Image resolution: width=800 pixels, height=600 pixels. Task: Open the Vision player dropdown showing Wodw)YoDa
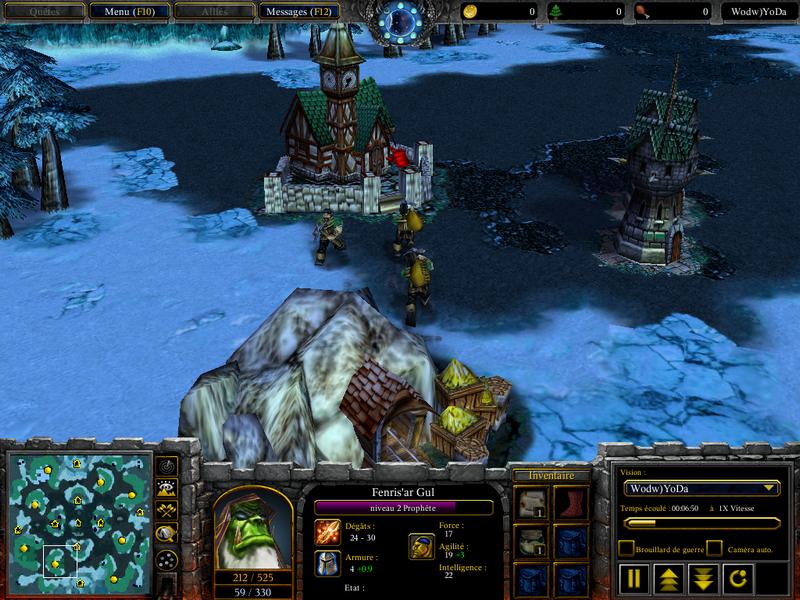click(701, 488)
